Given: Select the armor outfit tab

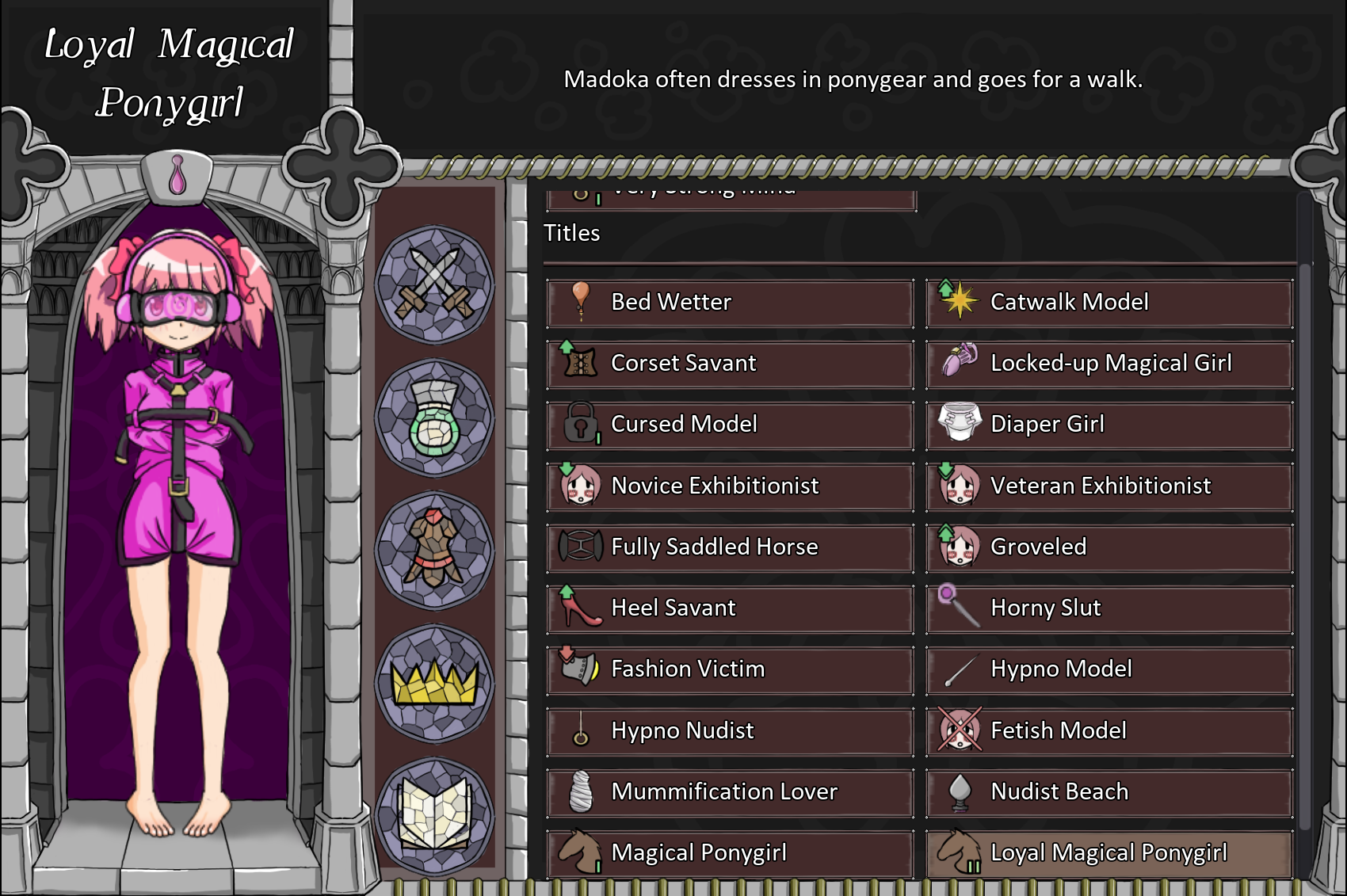Looking at the screenshot, I should click(434, 550).
